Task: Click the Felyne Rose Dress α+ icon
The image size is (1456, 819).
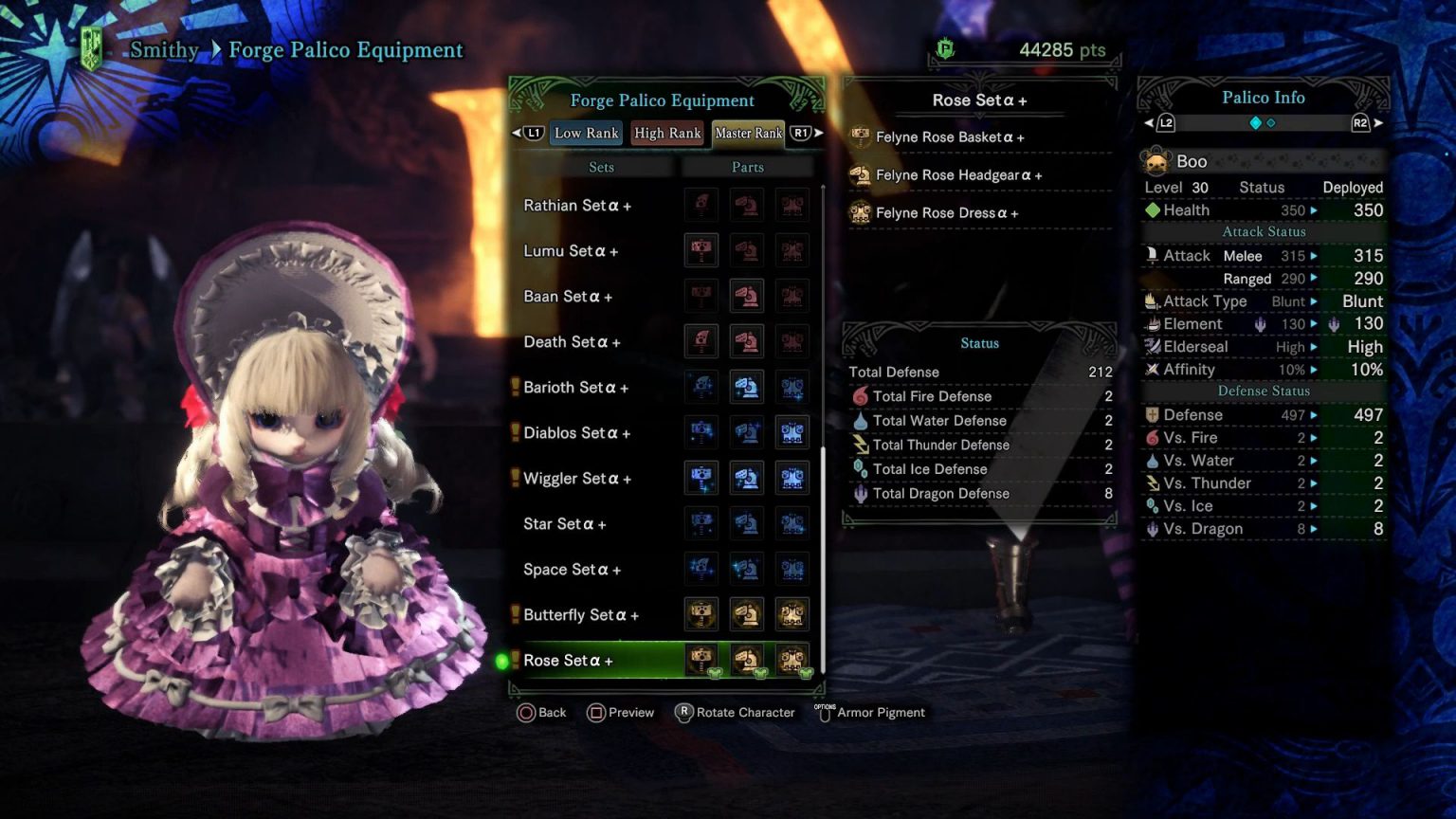Action: click(863, 213)
